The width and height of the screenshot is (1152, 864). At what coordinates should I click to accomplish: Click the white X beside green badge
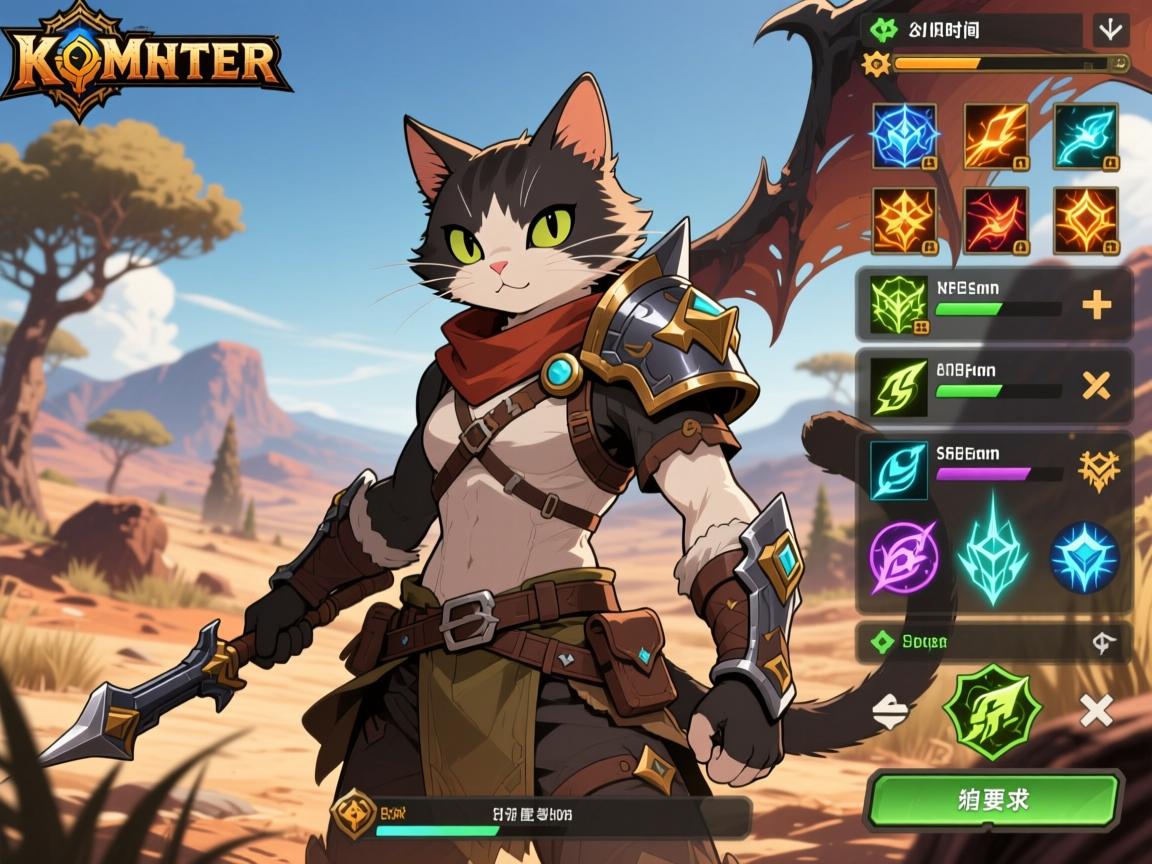pos(1097,711)
